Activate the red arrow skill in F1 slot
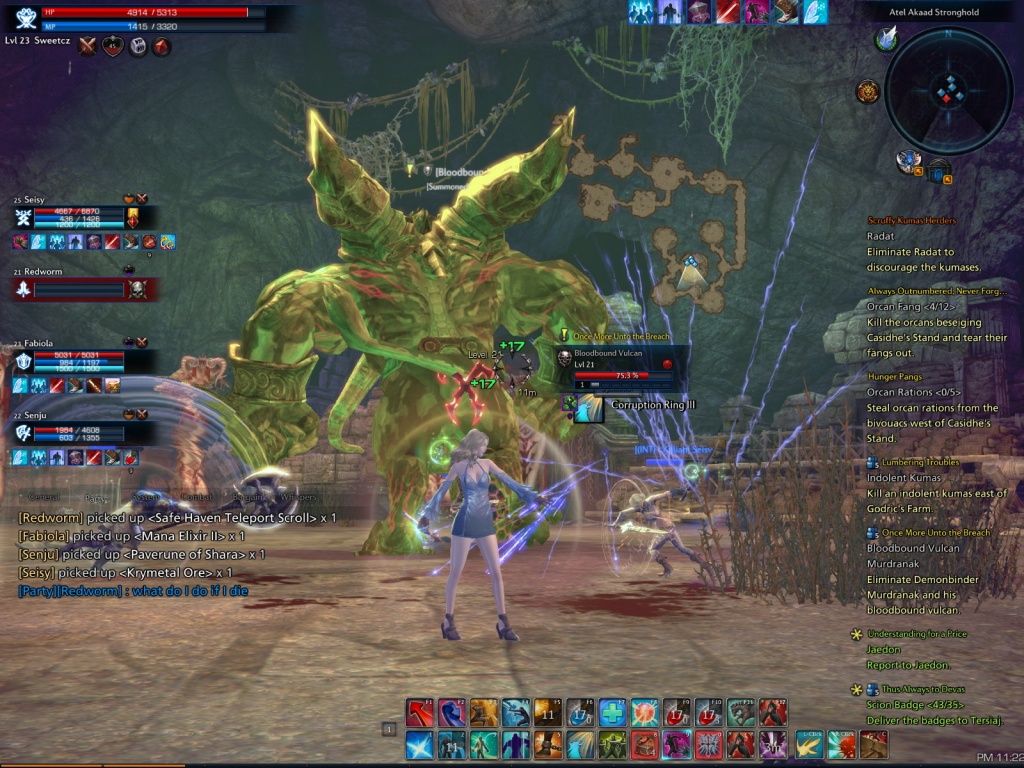The height and width of the screenshot is (768, 1024). 419,712
